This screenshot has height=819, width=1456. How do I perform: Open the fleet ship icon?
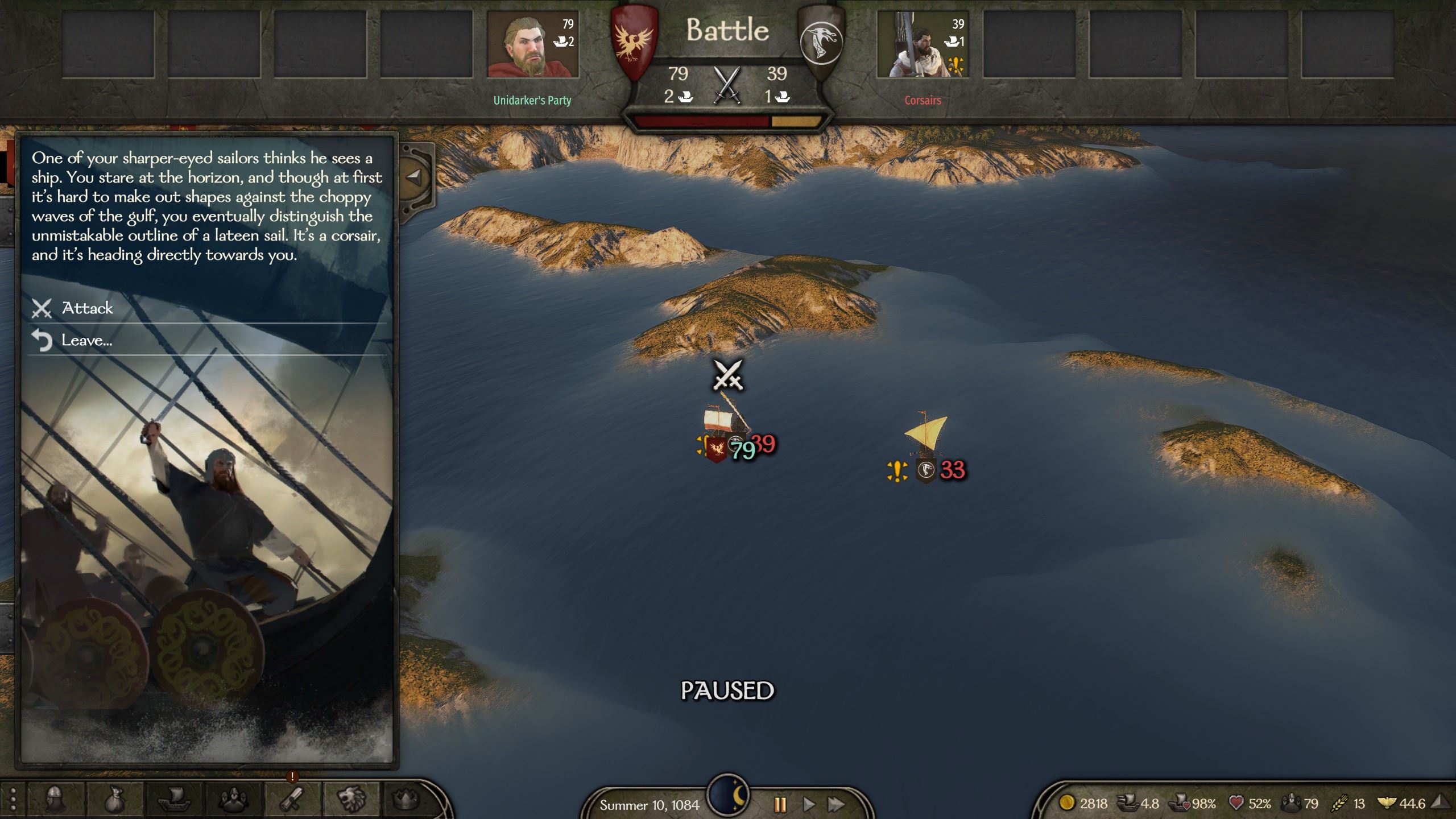pos(172,800)
